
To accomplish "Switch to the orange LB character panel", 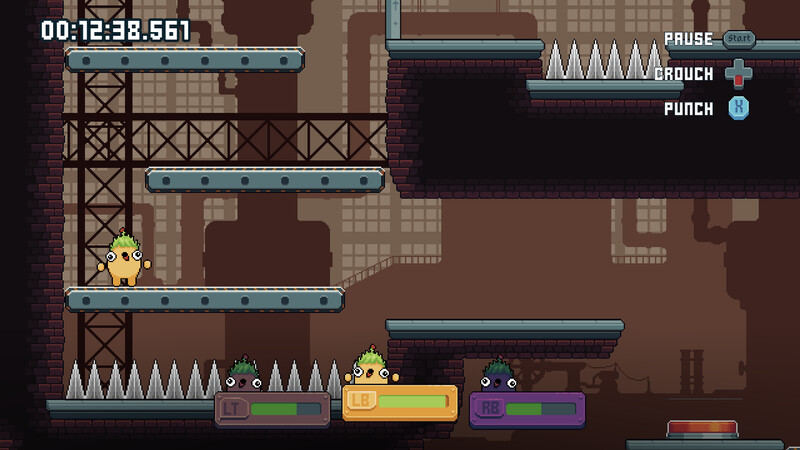I will click(400, 402).
